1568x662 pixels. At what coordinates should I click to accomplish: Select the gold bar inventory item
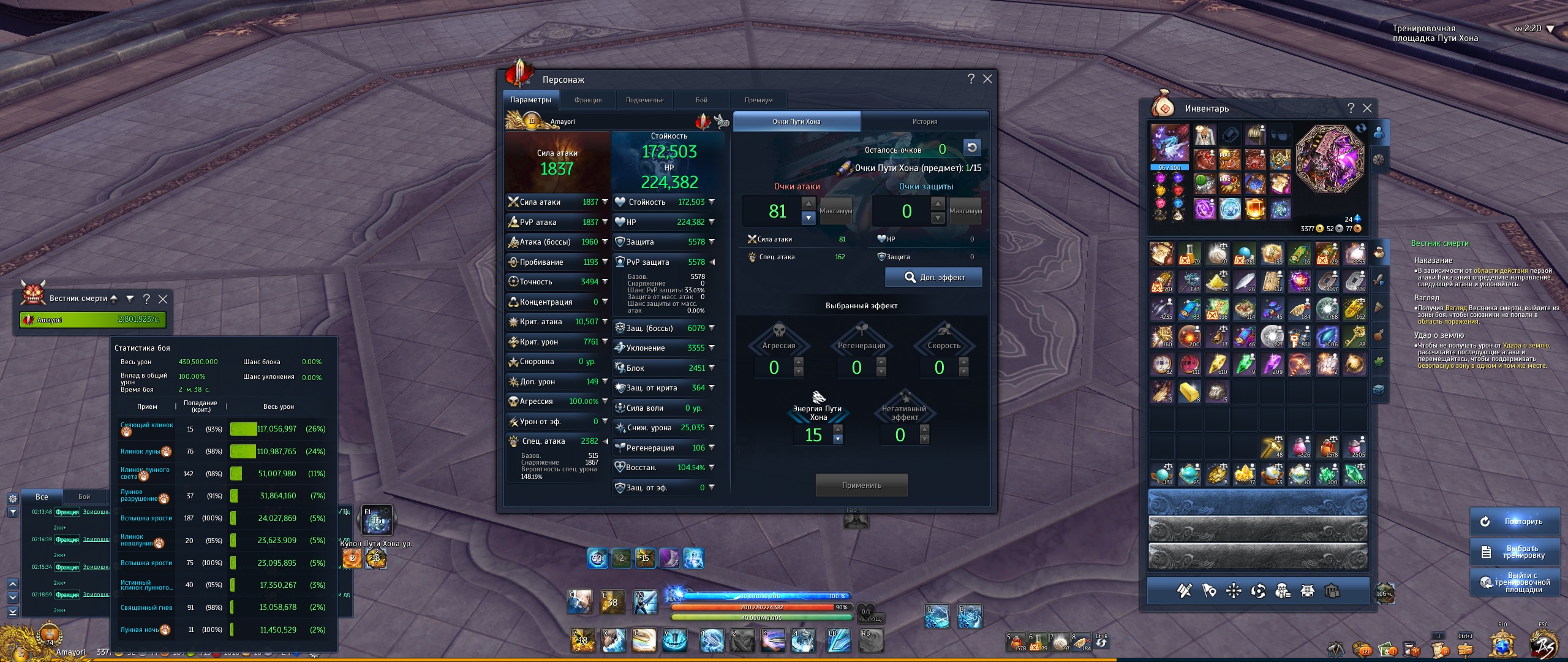tap(1189, 392)
